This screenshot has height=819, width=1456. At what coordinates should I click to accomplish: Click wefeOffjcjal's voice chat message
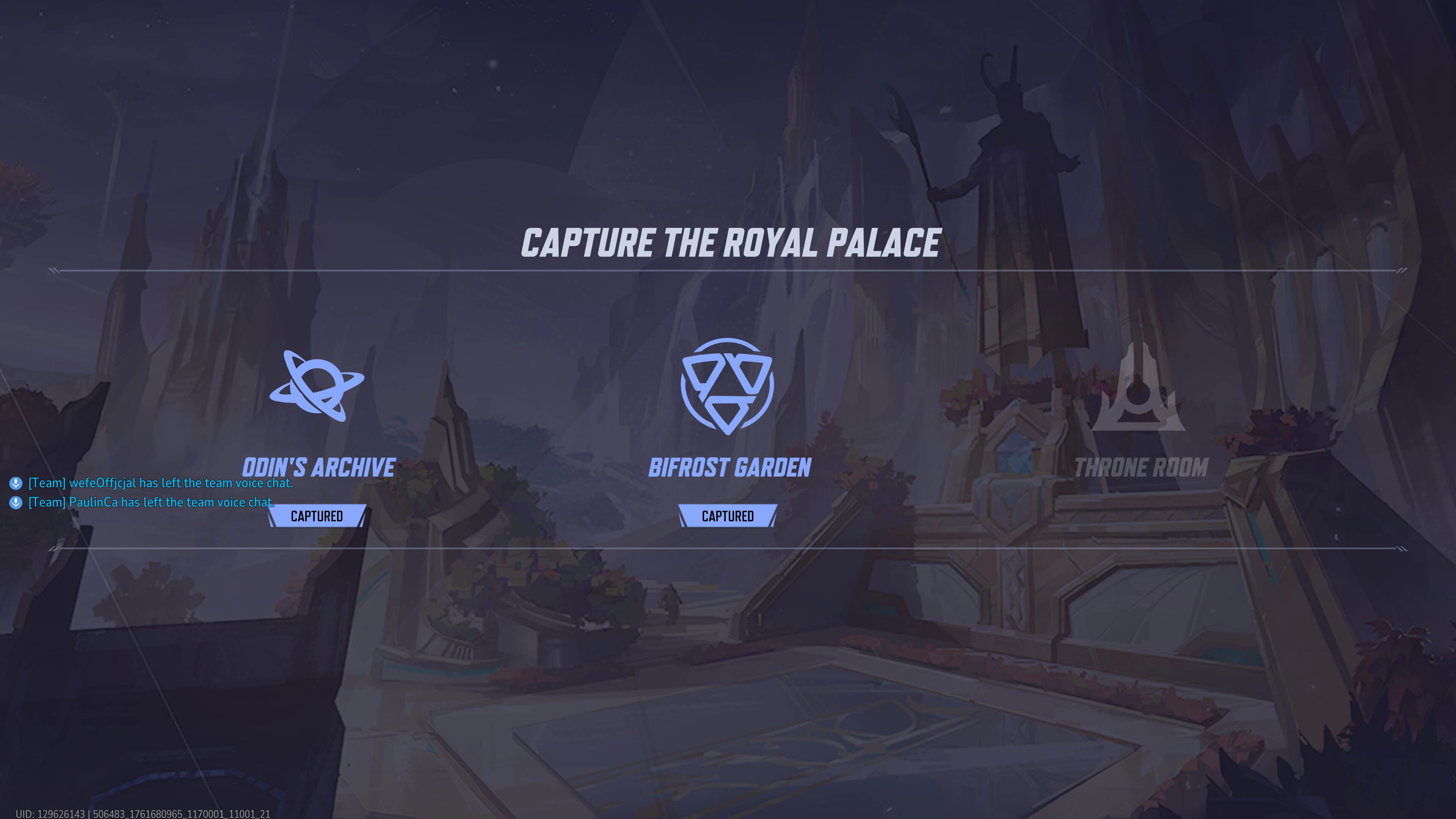160,483
